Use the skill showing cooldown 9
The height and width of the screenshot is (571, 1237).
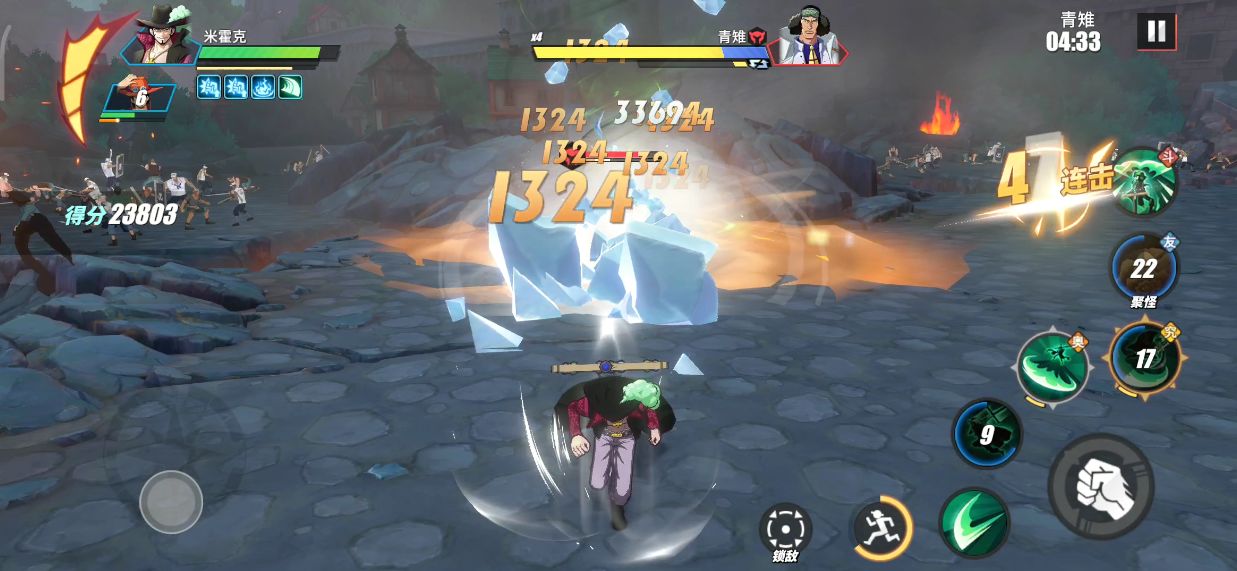point(986,434)
